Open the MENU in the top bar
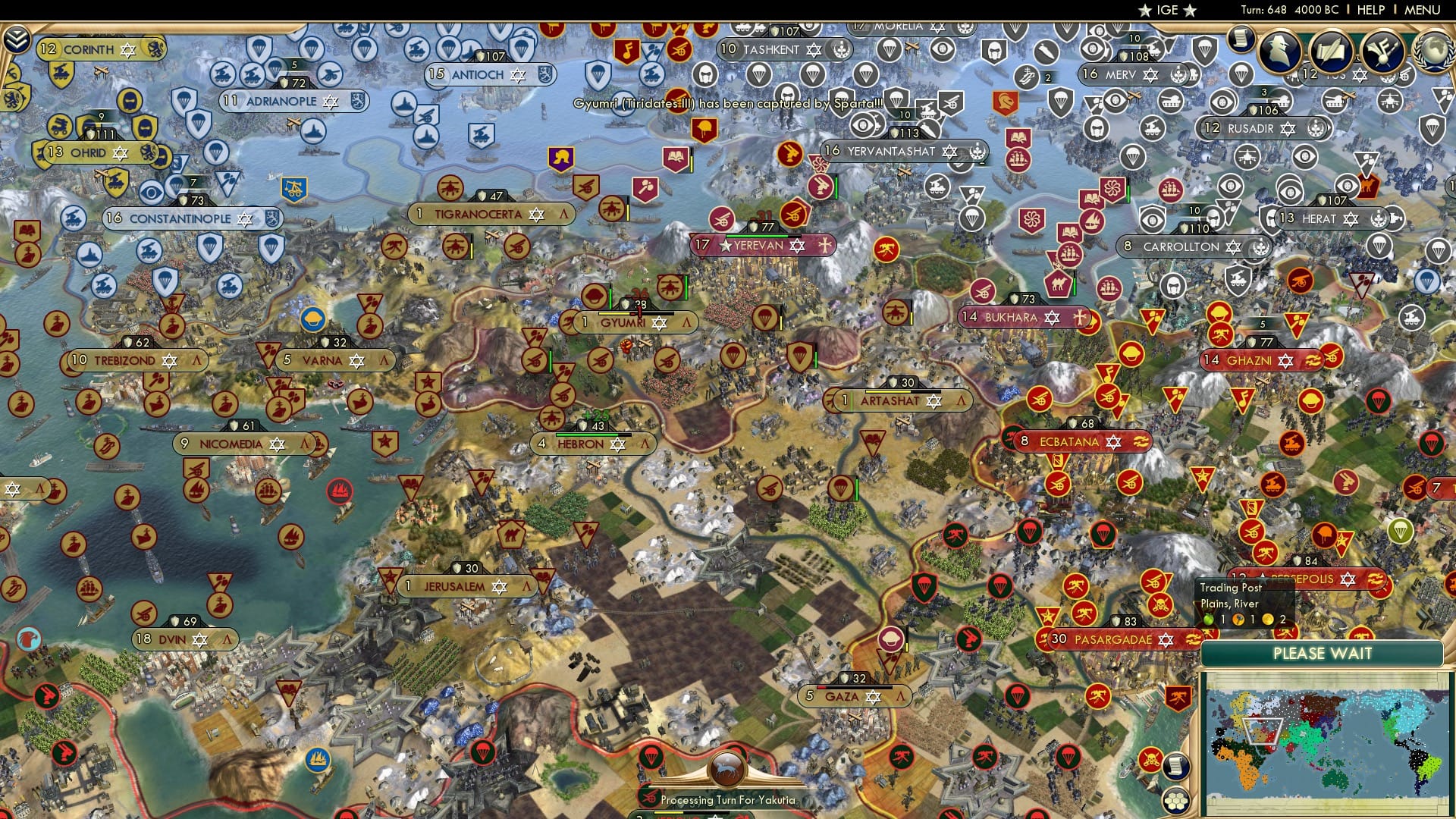This screenshot has height=819, width=1456. coord(1424,10)
